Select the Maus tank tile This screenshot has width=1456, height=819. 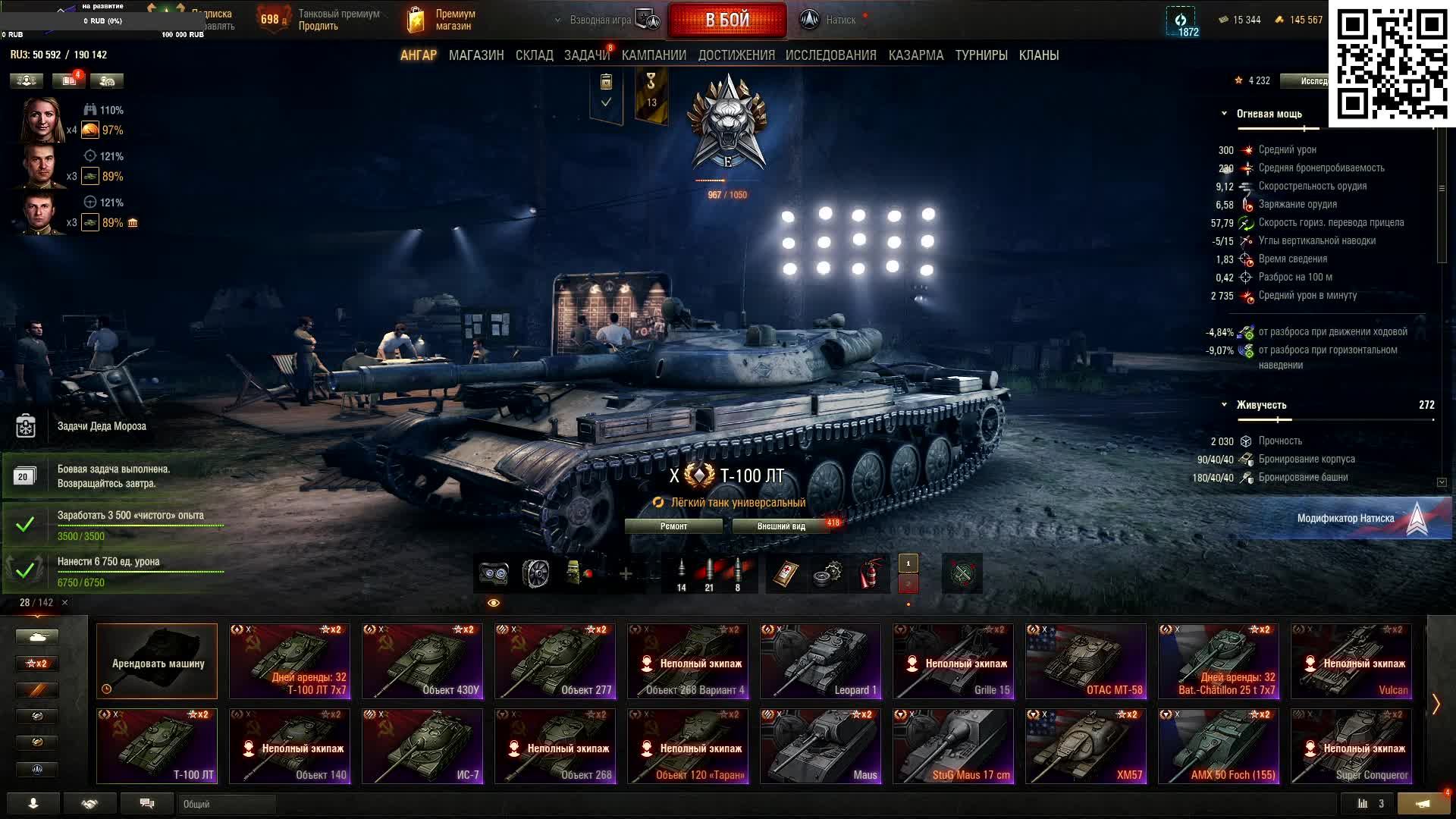click(x=821, y=746)
